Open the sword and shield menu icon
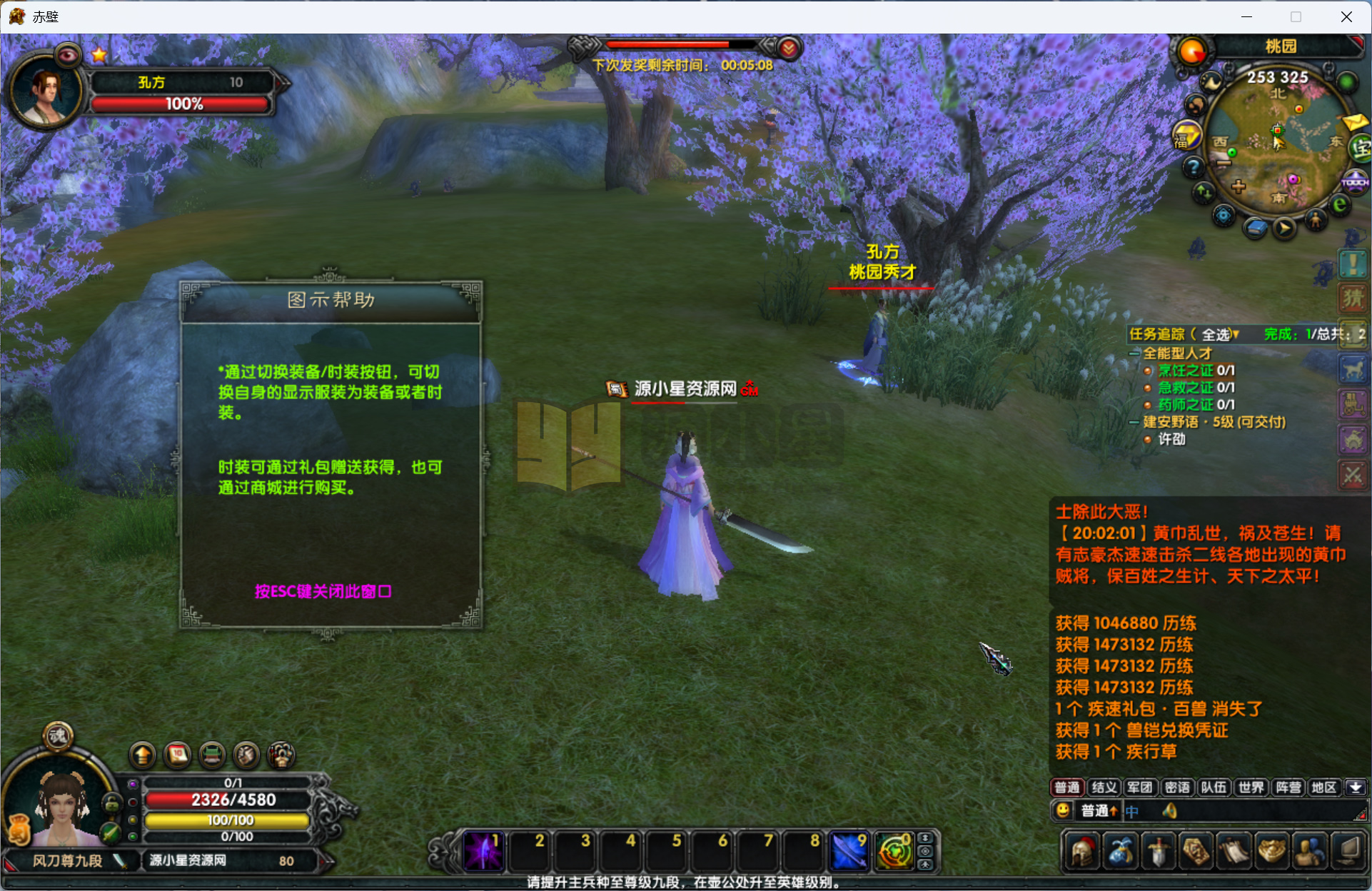This screenshot has width=1372, height=891. click(1158, 851)
